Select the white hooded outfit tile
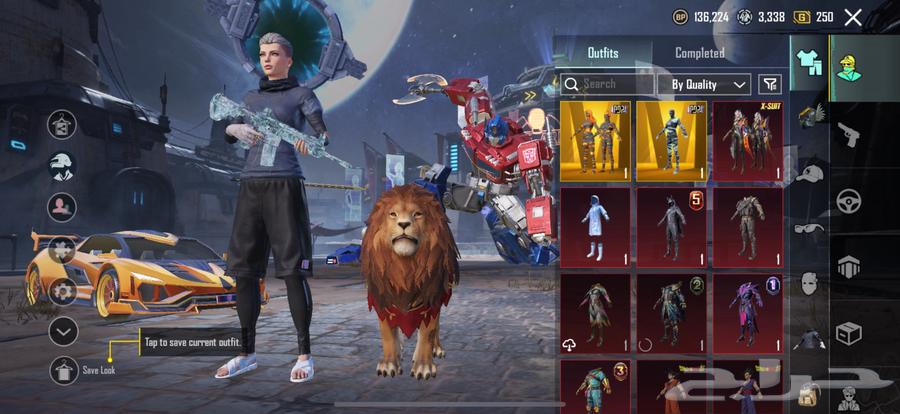900x414 pixels. click(x=595, y=226)
